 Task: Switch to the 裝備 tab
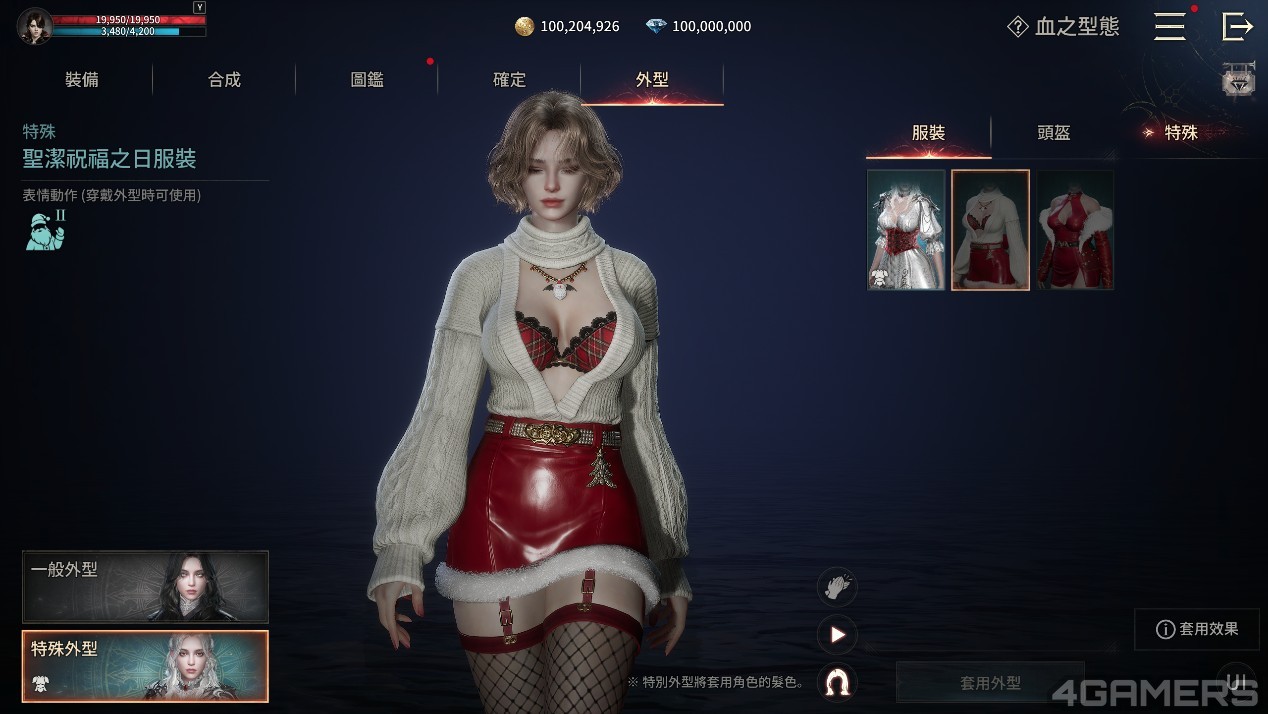[82, 80]
